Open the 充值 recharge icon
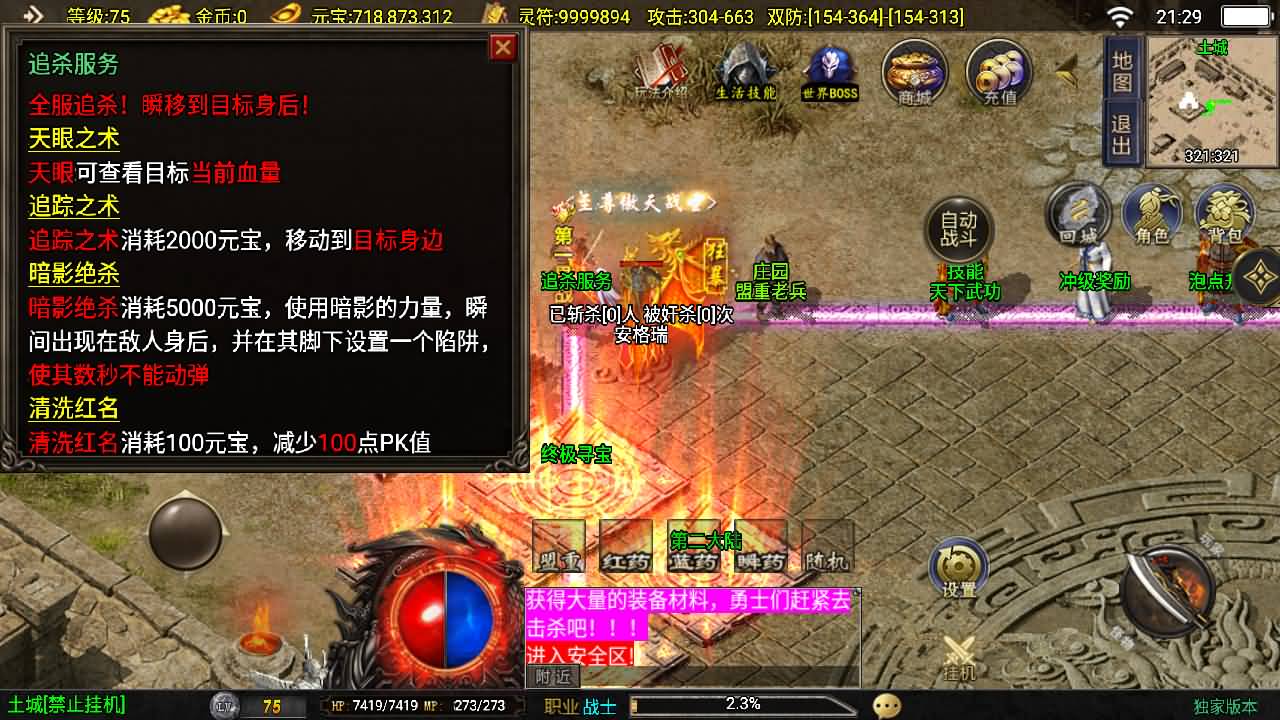Viewport: 1280px width, 720px height. (x=997, y=72)
